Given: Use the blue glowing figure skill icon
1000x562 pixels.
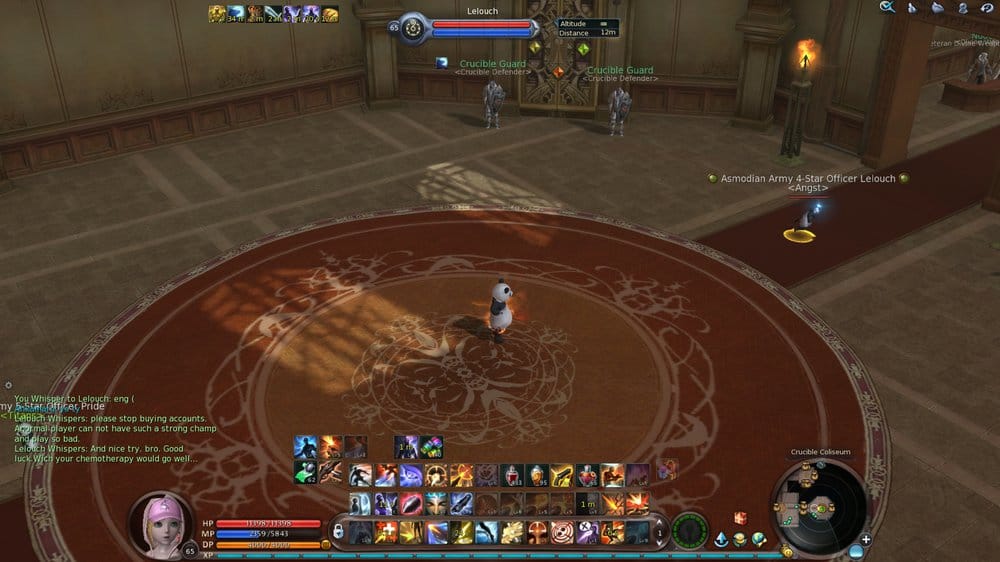Looking at the screenshot, I should pos(305,447).
